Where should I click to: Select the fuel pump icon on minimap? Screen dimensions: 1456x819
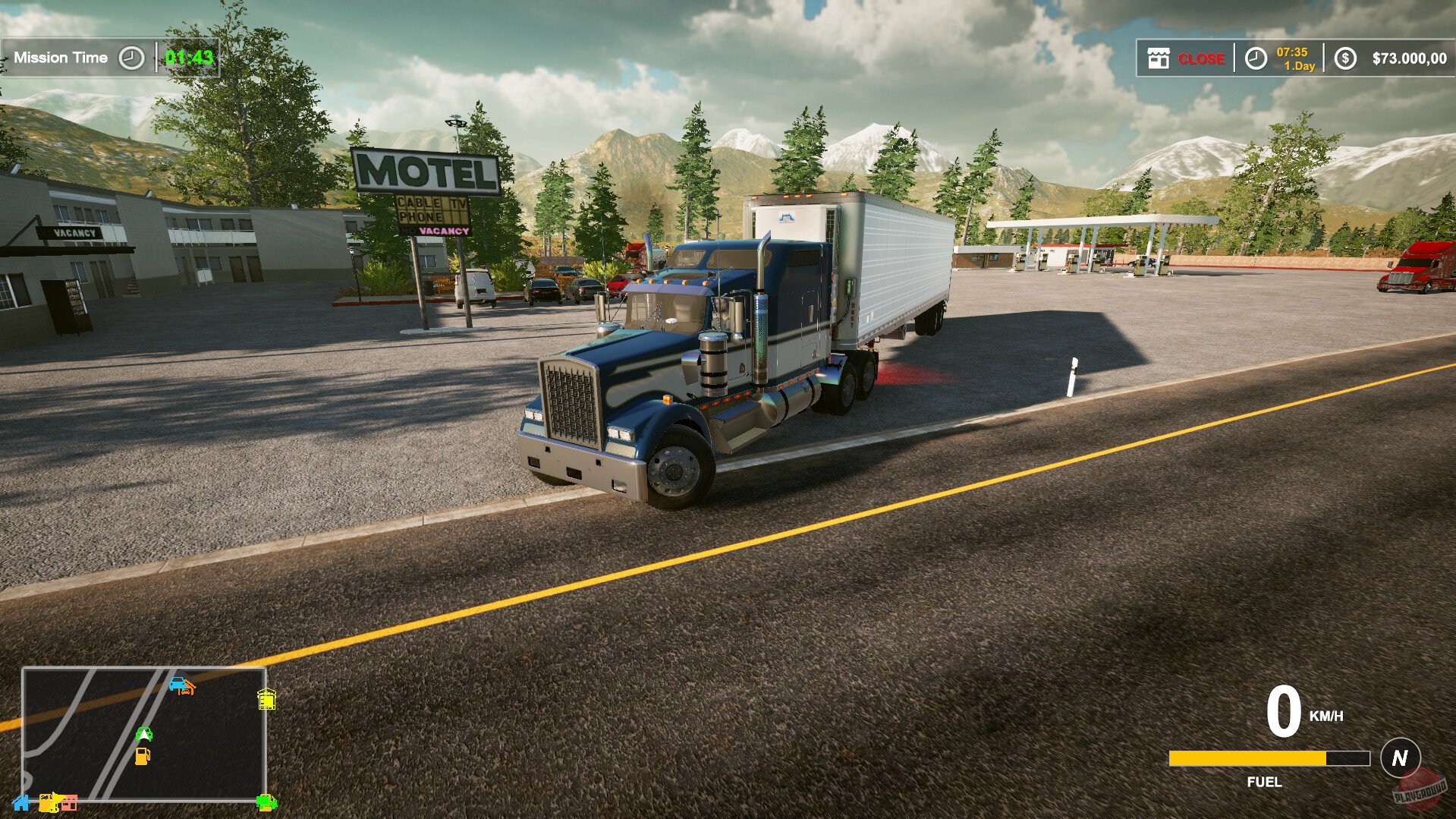tap(143, 756)
